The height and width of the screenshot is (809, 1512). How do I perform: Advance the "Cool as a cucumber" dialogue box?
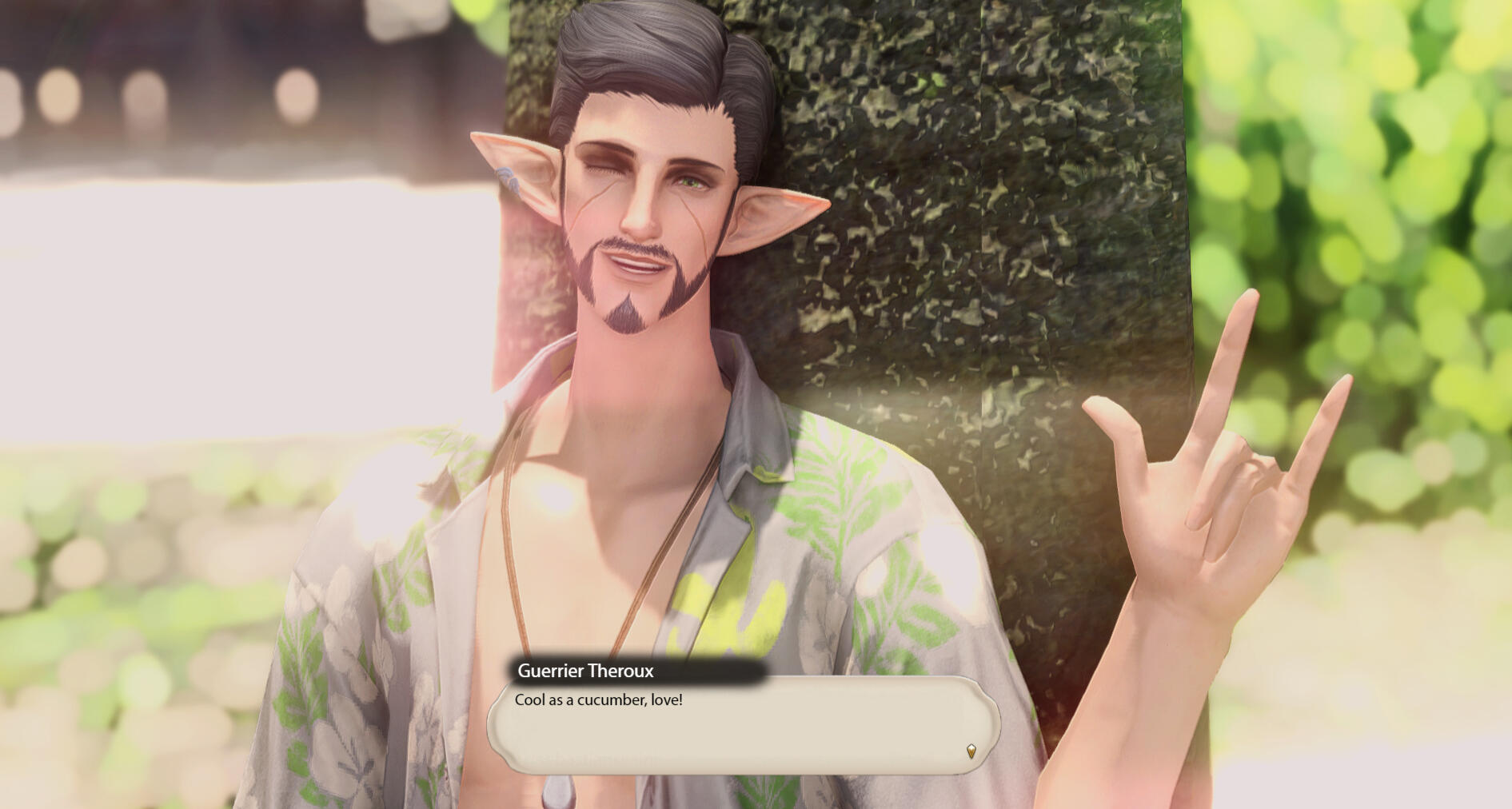(743, 725)
